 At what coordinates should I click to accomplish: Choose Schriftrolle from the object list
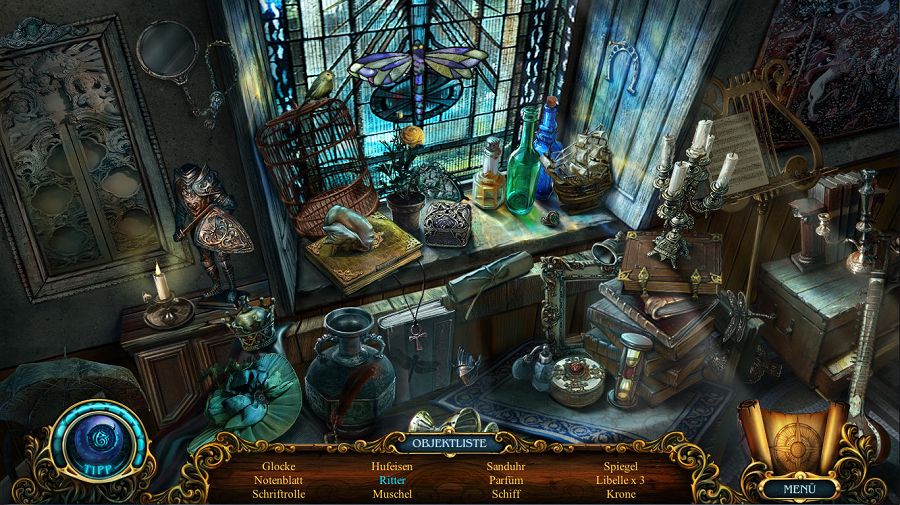[x=279, y=494]
